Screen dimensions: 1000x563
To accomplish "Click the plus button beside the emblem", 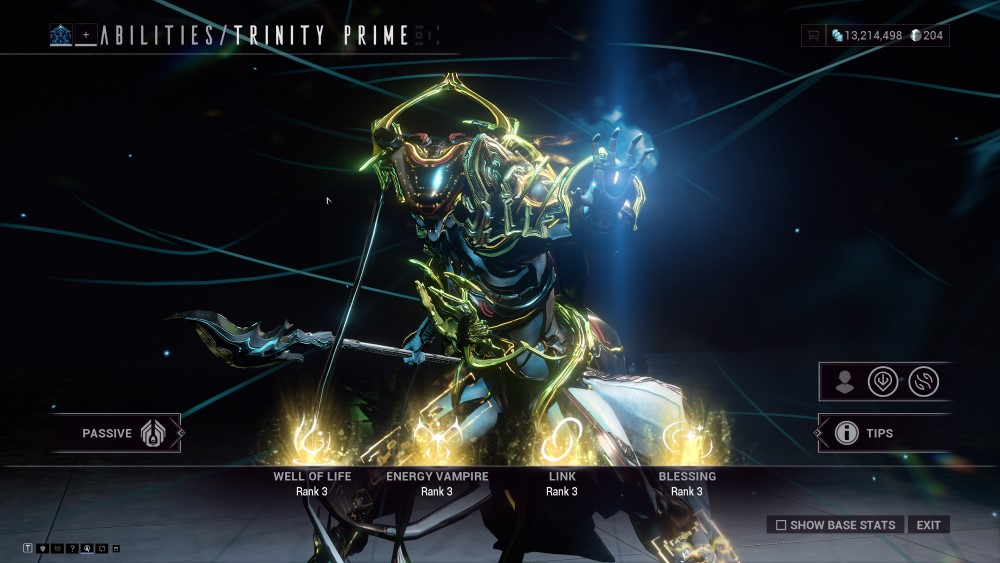I will 86,36.
